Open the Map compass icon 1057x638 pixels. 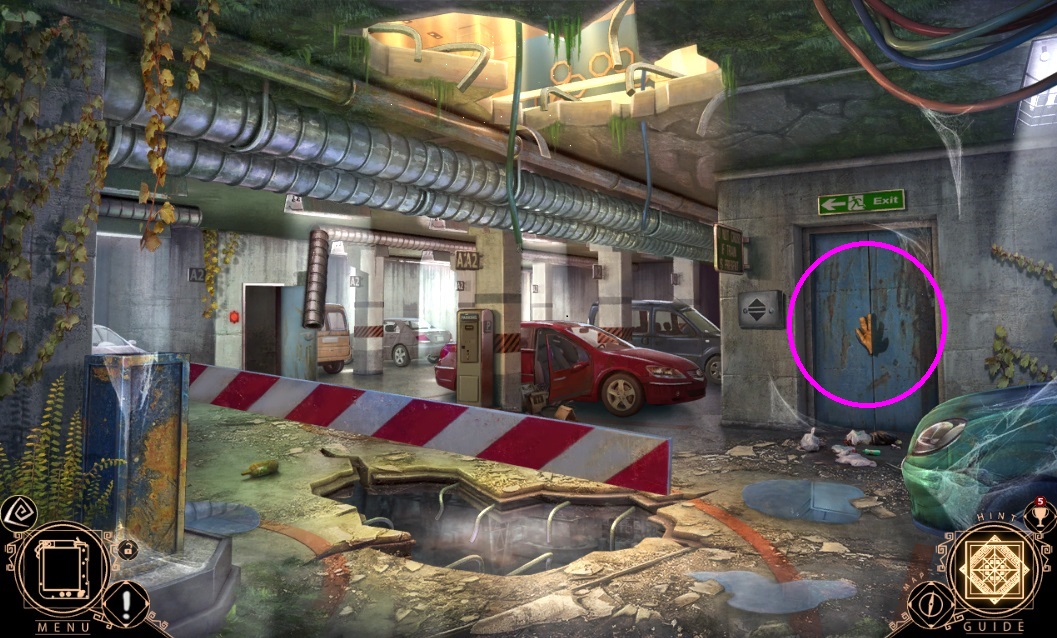coord(932,604)
